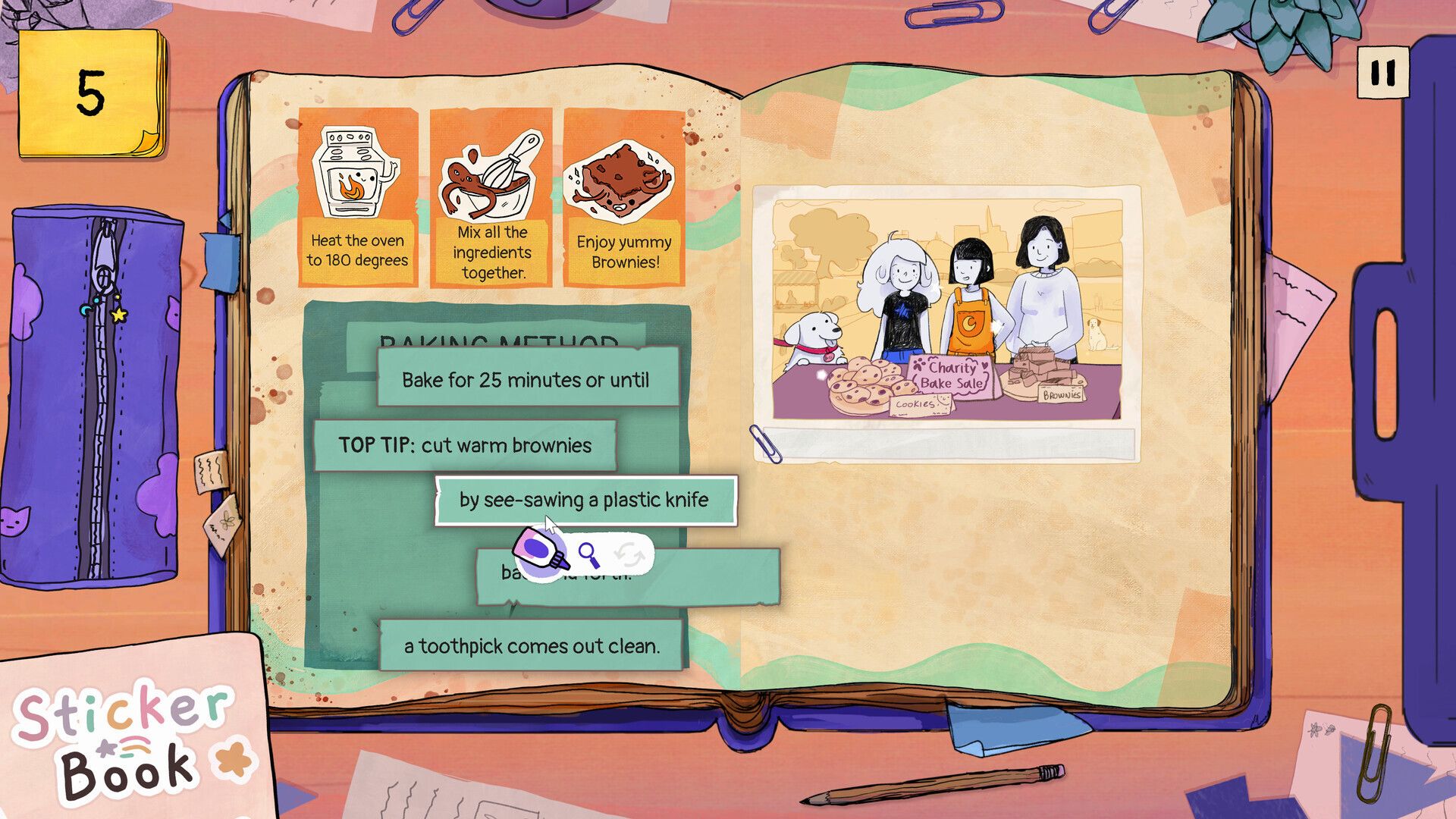Pick the 'by see-sawing a plastic knife' strip

(x=584, y=500)
